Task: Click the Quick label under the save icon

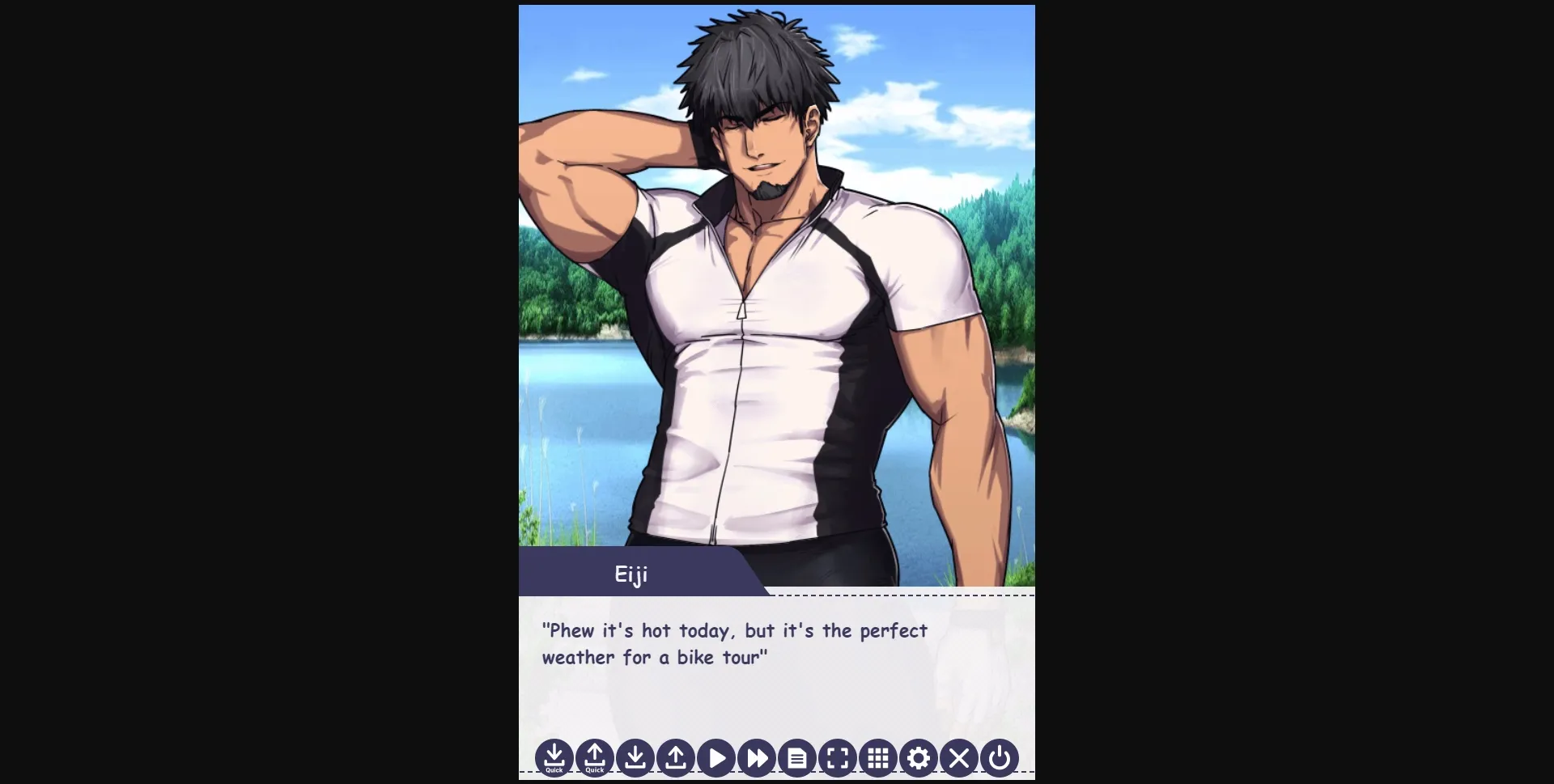Action: click(x=554, y=772)
